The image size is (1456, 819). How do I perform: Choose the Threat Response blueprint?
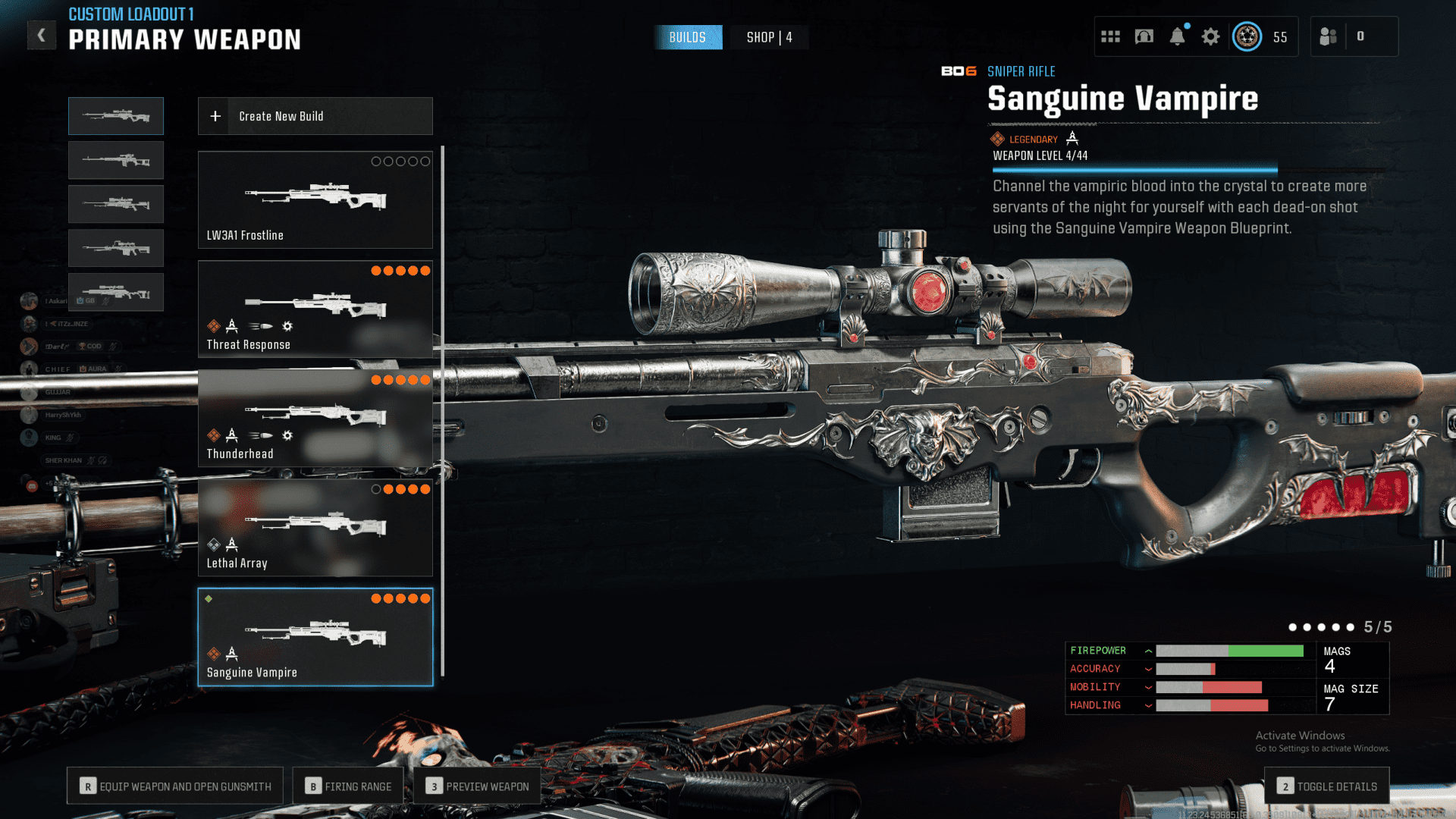[x=315, y=309]
